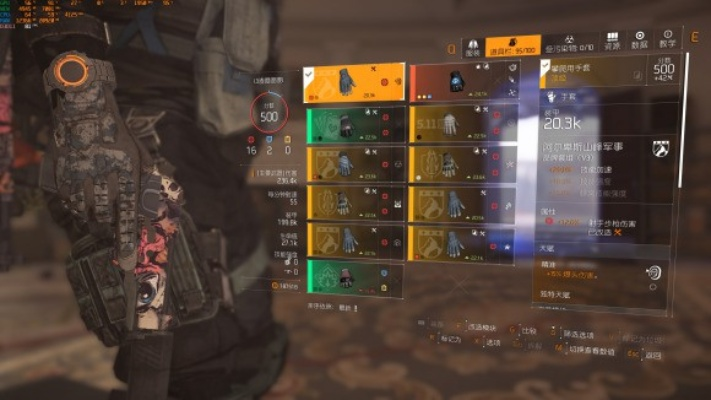Open the 受污染物 contaminated items tab
This screenshot has width=711, height=400.
click(569, 44)
